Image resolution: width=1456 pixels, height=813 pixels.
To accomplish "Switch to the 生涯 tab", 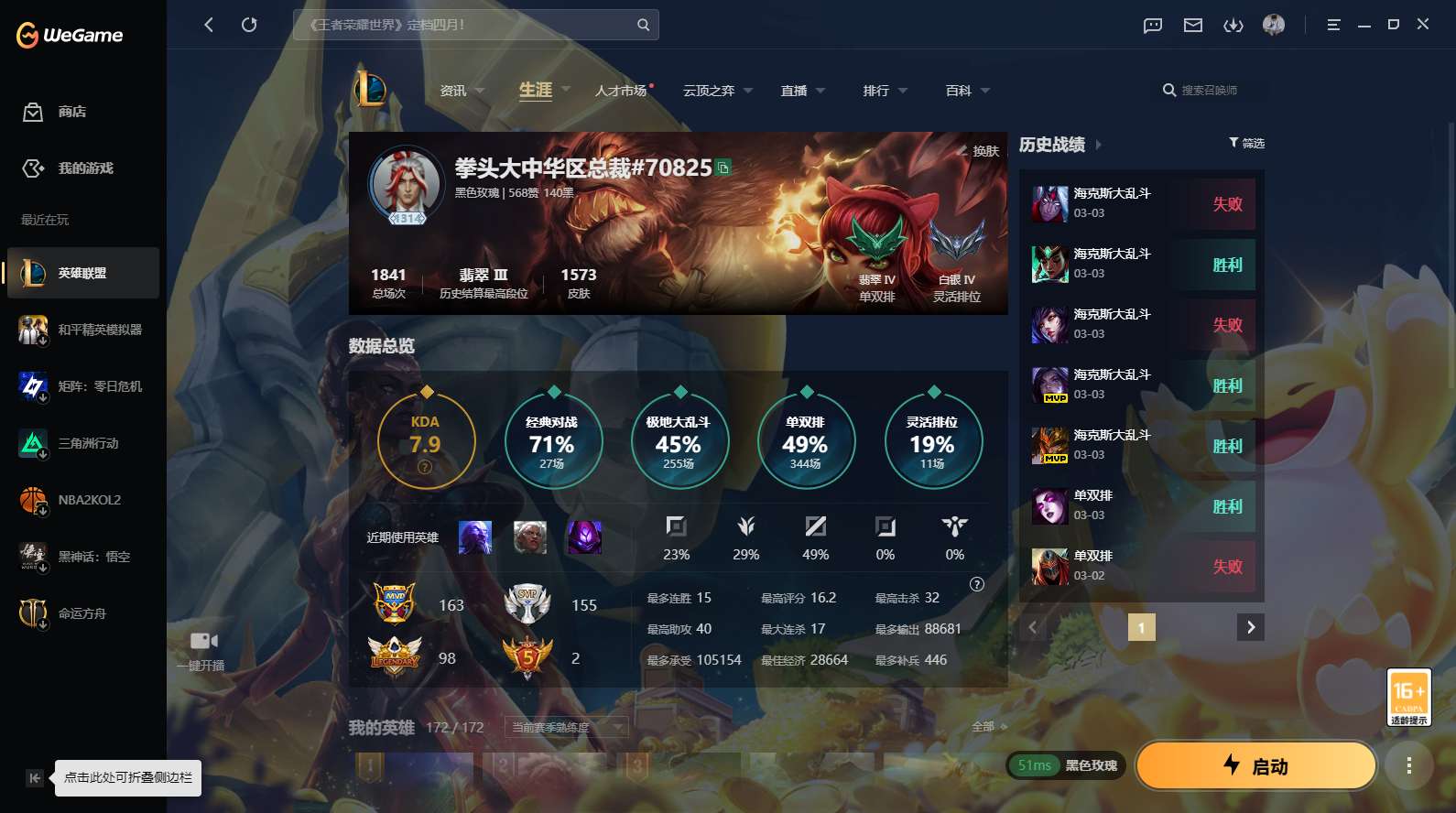I will [535, 90].
